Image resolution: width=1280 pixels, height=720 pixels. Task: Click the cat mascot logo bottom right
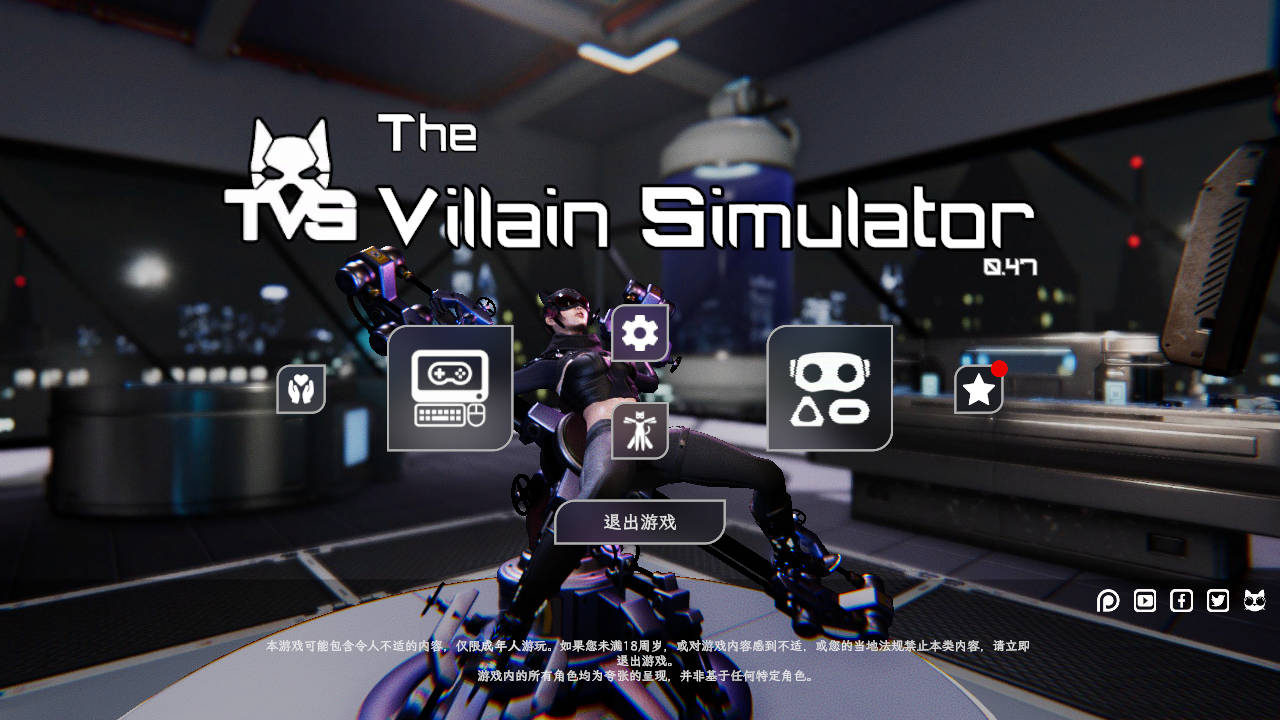[x=1253, y=601]
